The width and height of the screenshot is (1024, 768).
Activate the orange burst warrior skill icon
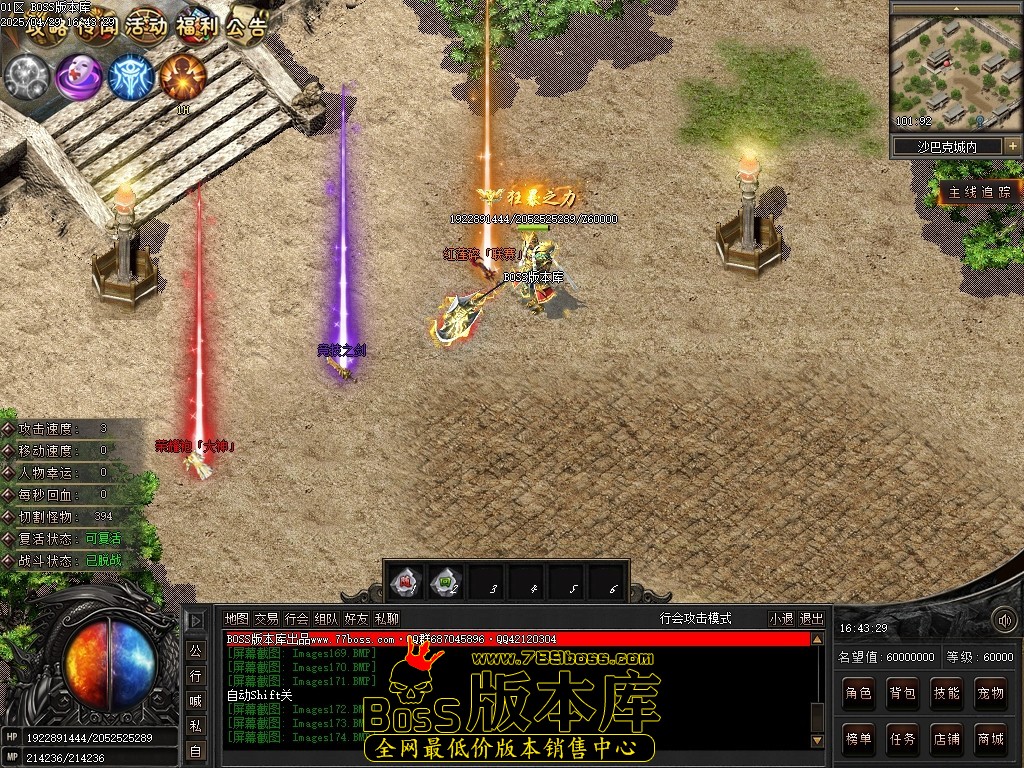pos(183,75)
